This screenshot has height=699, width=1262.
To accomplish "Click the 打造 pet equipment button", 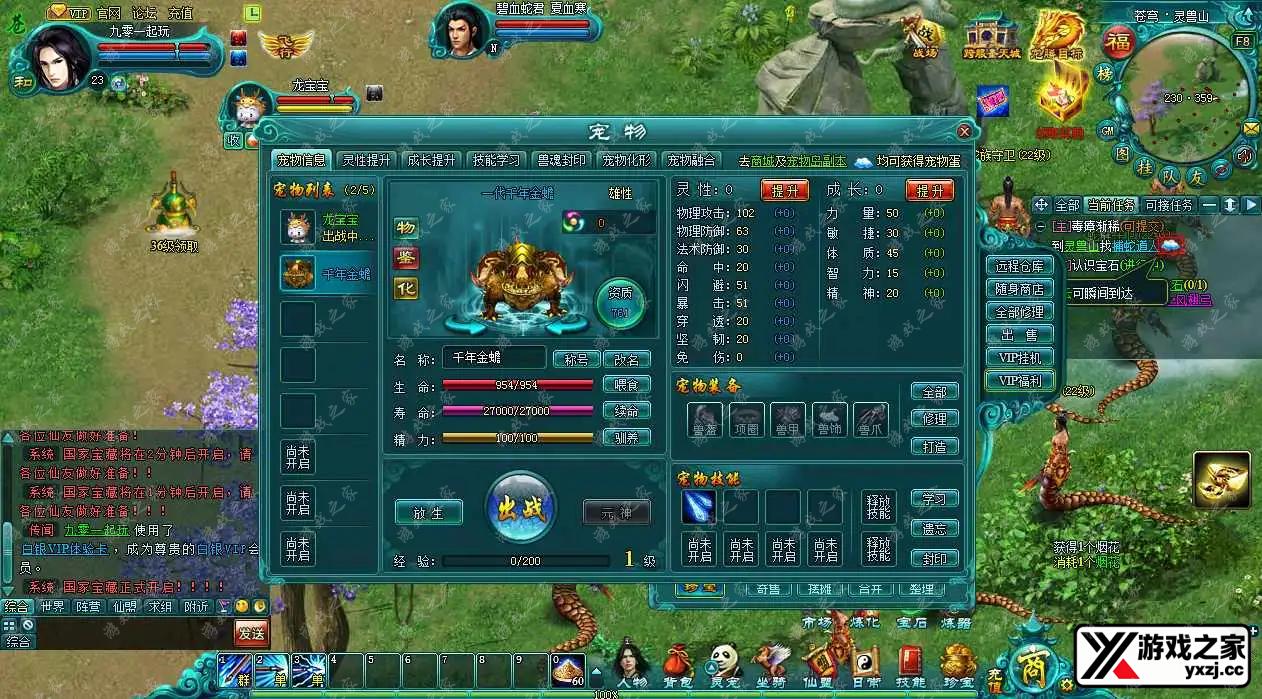I will 935,446.
